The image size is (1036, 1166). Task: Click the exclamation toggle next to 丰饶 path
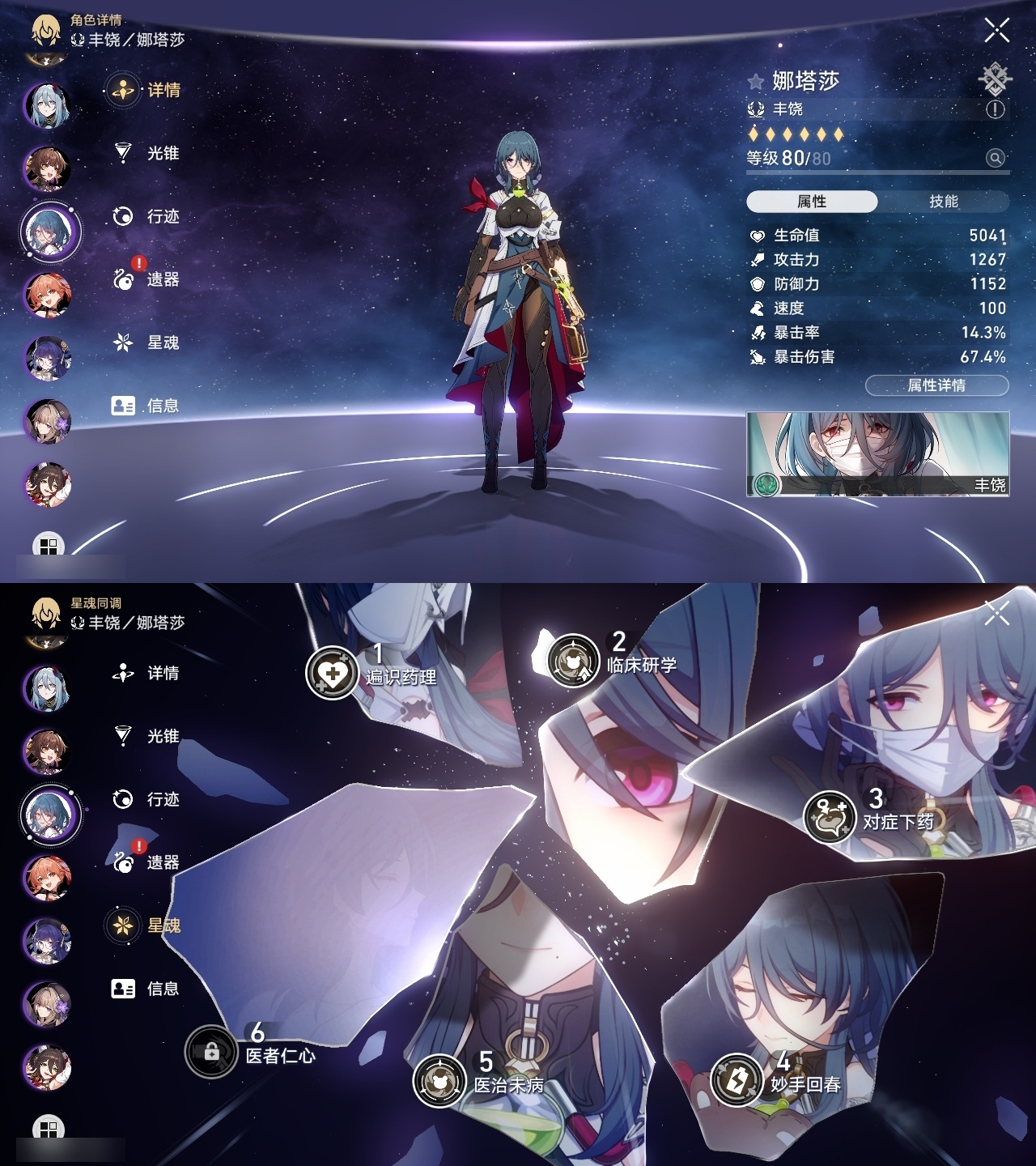994,108
